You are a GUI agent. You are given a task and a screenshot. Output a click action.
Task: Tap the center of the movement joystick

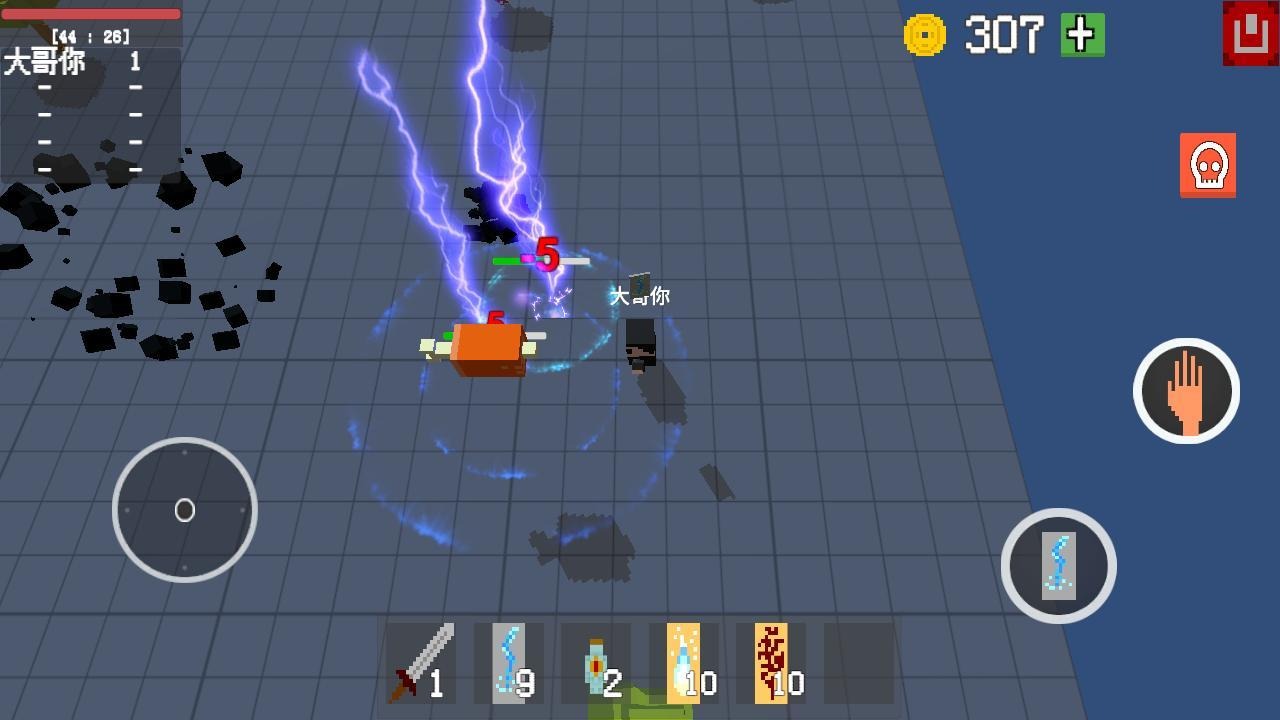point(185,510)
